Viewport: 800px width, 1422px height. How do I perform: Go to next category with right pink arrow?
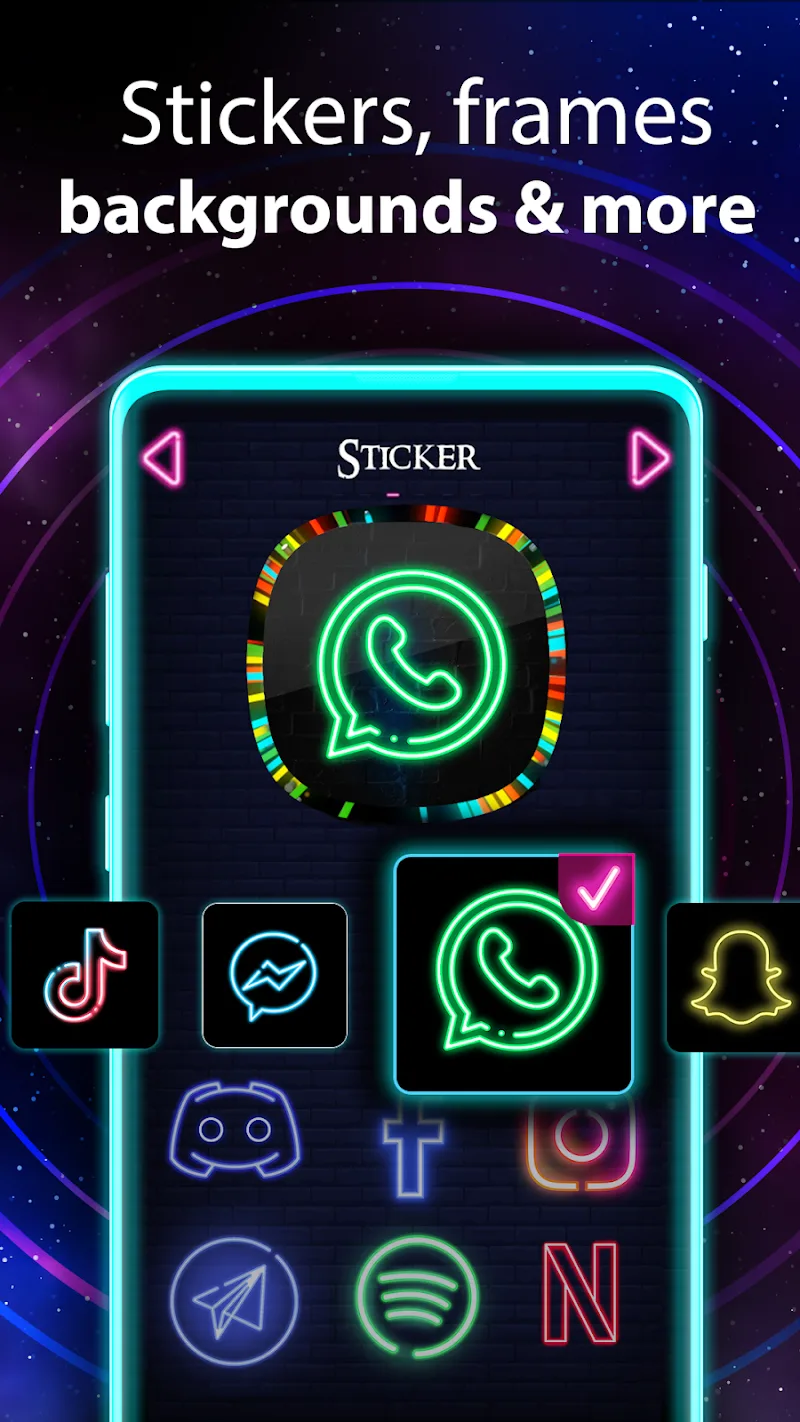[649, 459]
